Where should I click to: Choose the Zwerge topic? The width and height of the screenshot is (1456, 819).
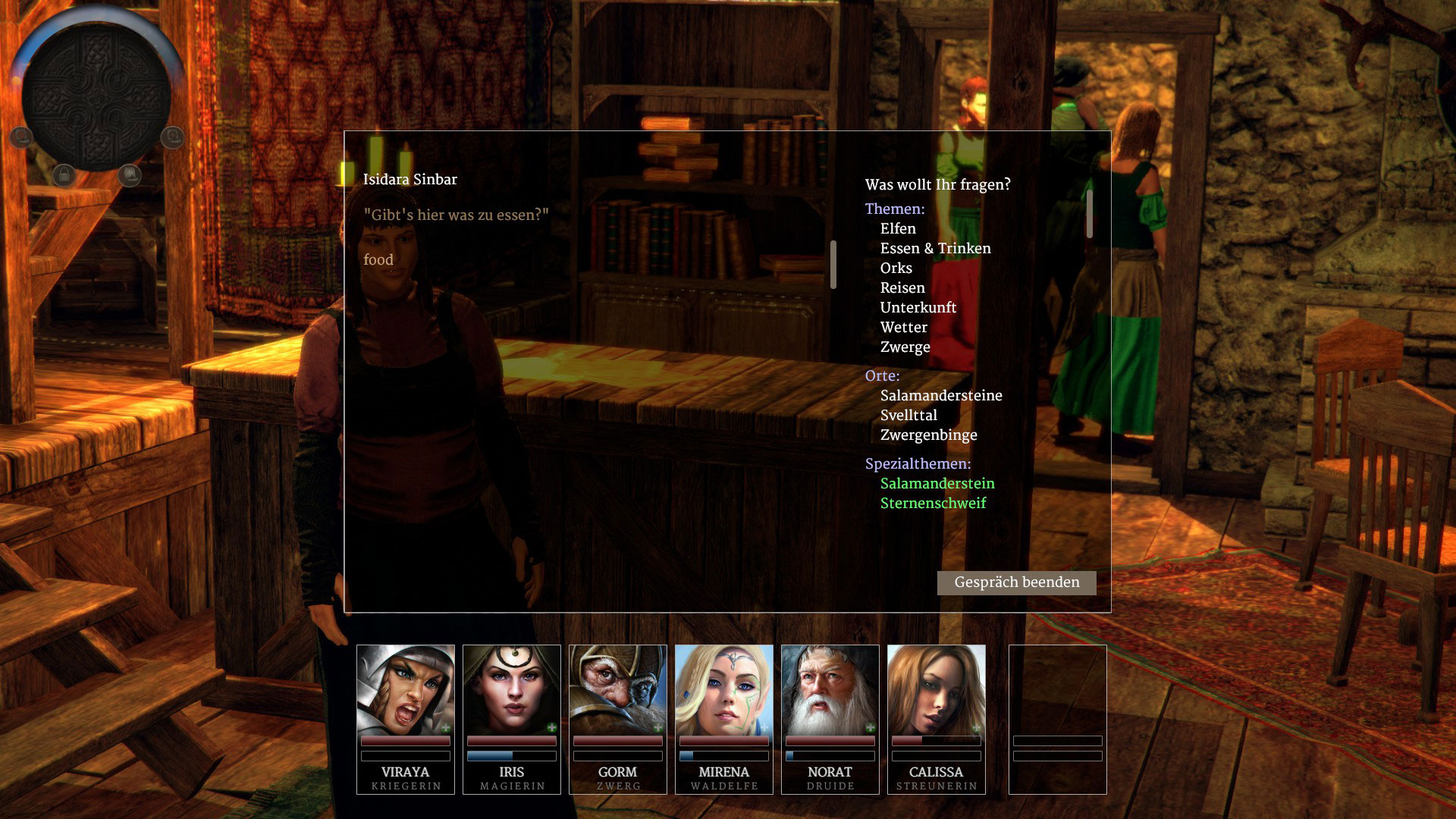(905, 347)
